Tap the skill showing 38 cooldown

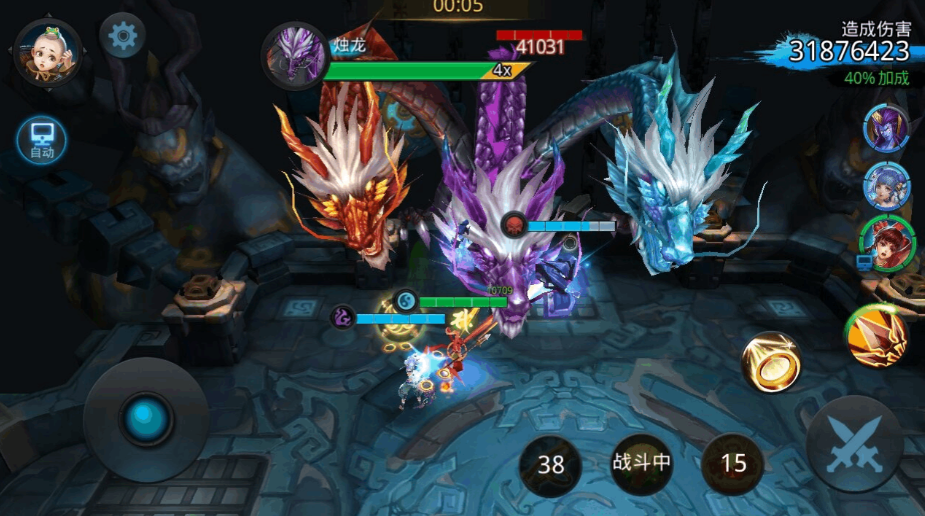(x=551, y=464)
